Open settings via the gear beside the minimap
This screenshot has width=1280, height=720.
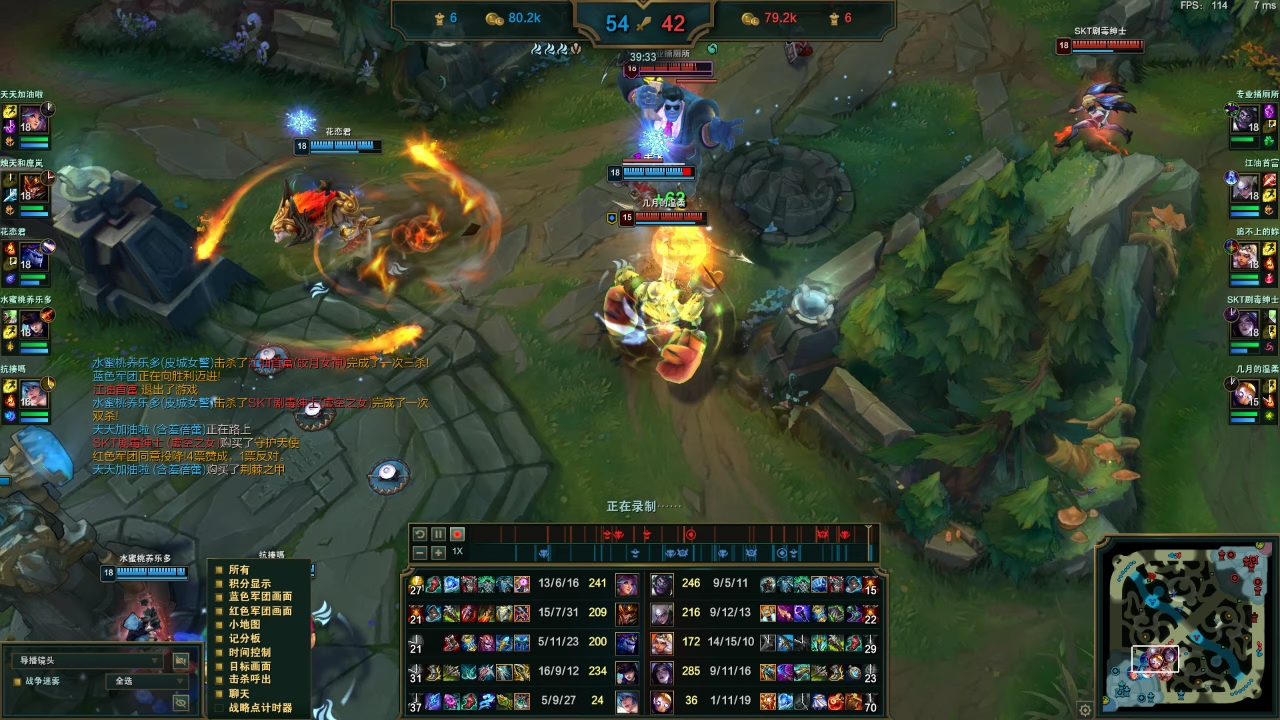coord(1085,709)
